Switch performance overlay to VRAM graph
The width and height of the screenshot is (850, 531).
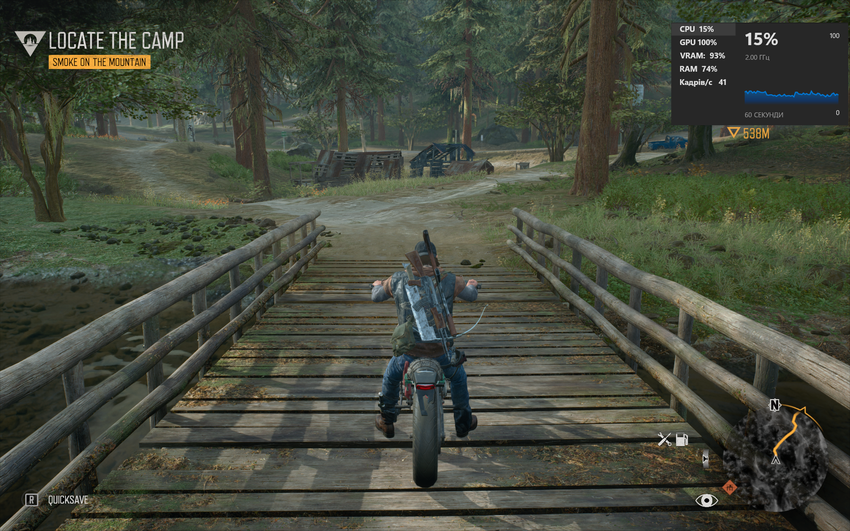[x=703, y=55]
